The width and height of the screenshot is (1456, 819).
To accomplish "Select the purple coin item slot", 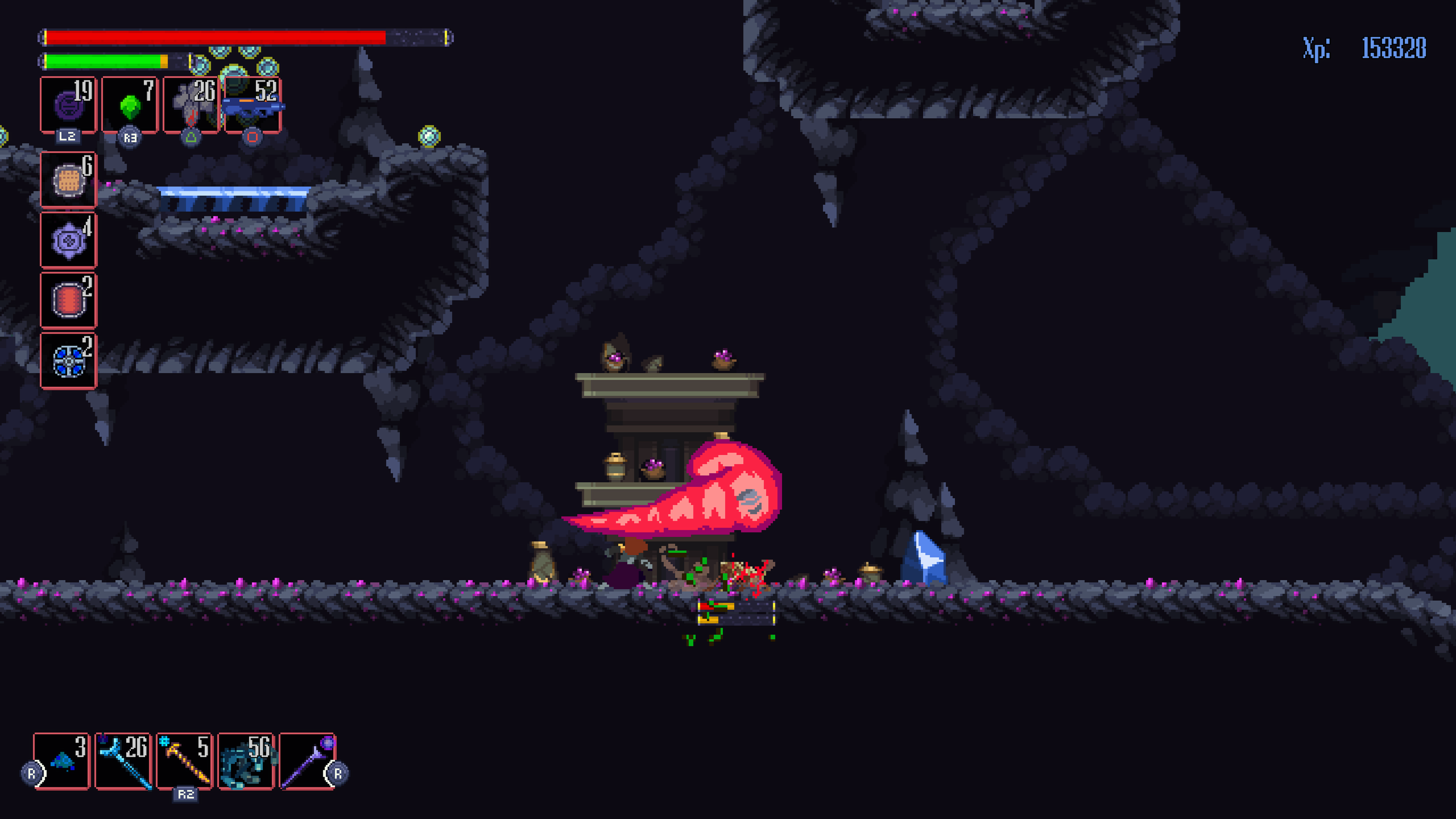I will click(68, 105).
